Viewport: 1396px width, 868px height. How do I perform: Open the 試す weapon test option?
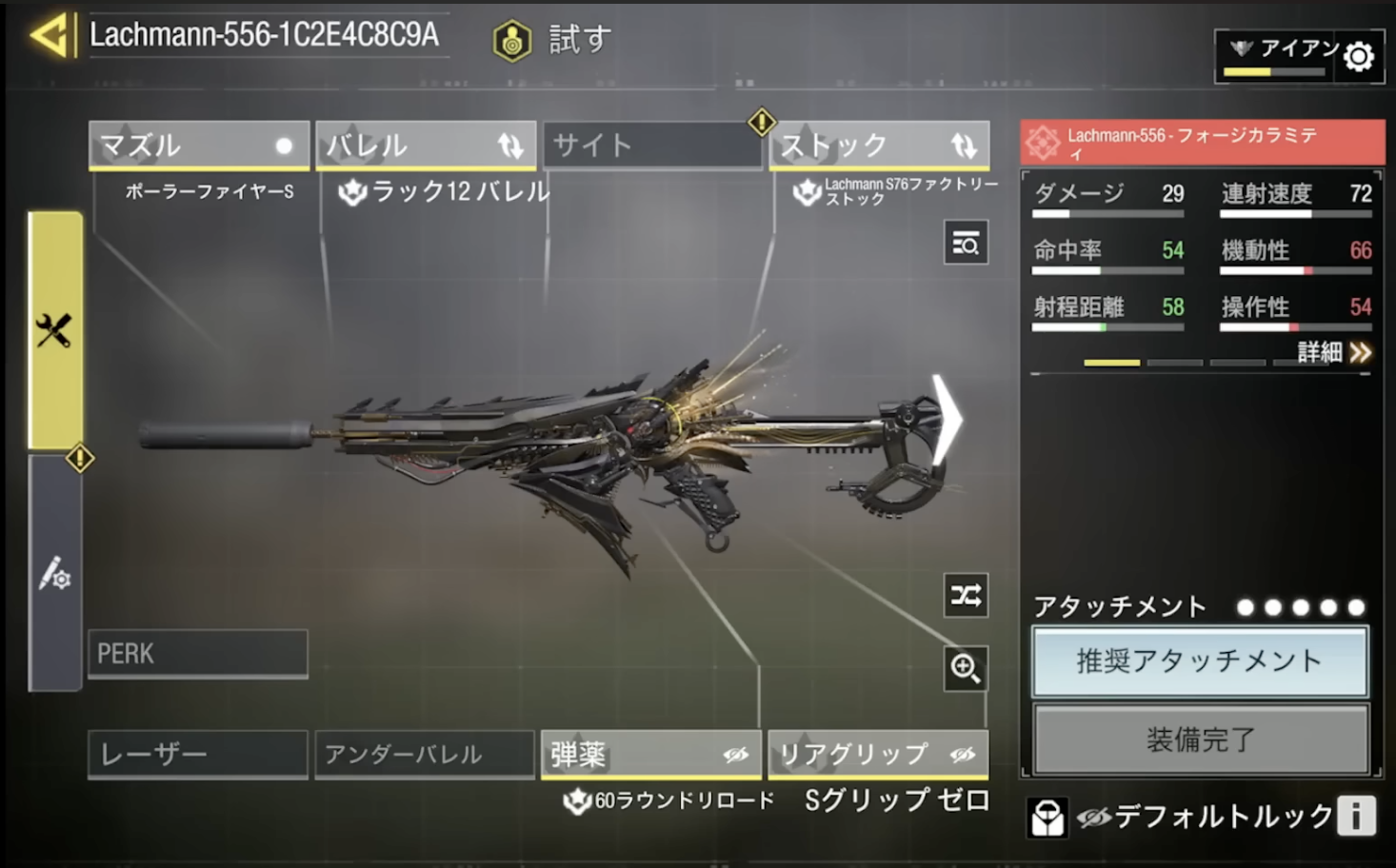click(x=552, y=40)
